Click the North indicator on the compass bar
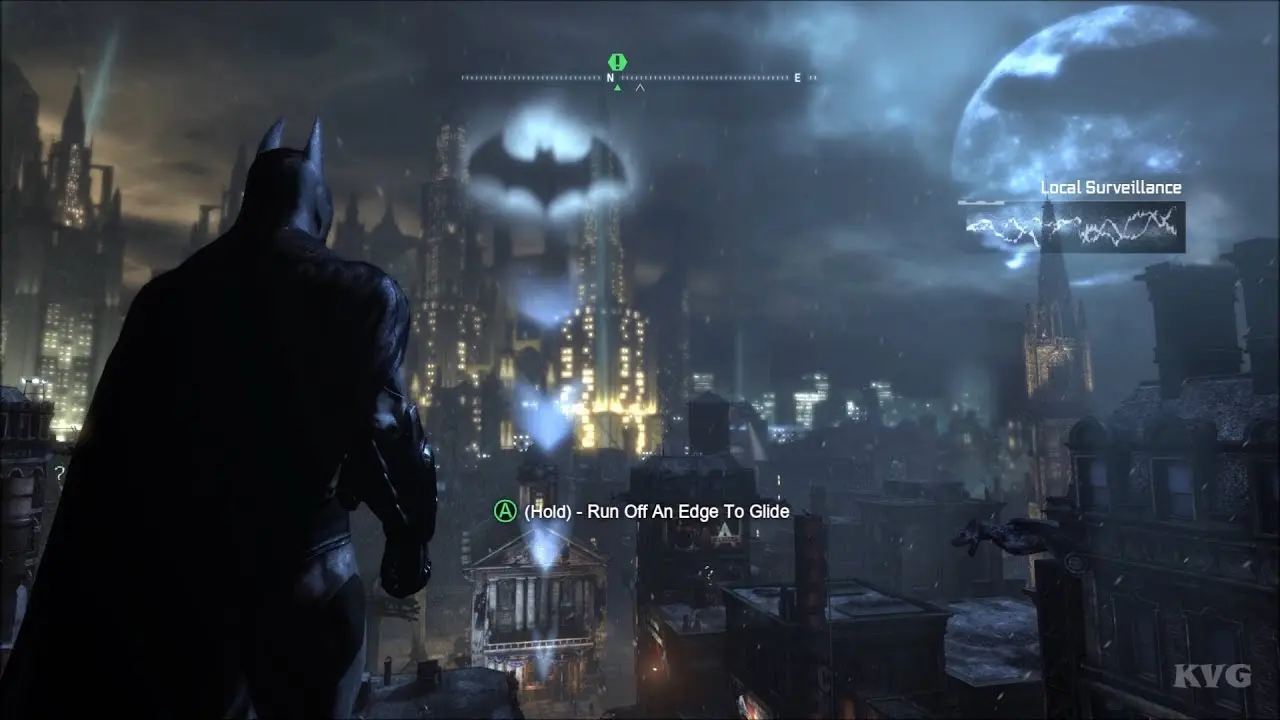1280x720 pixels. pos(609,76)
